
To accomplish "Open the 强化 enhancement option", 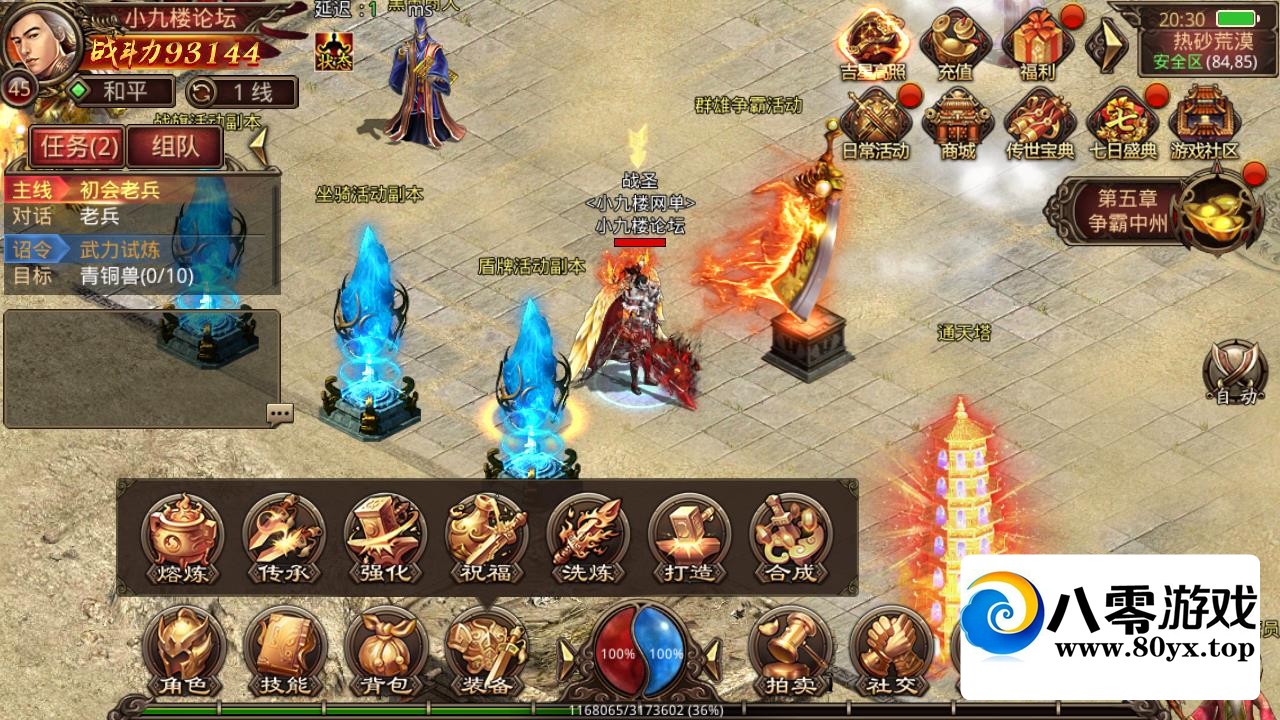I will pyautogui.click(x=385, y=540).
